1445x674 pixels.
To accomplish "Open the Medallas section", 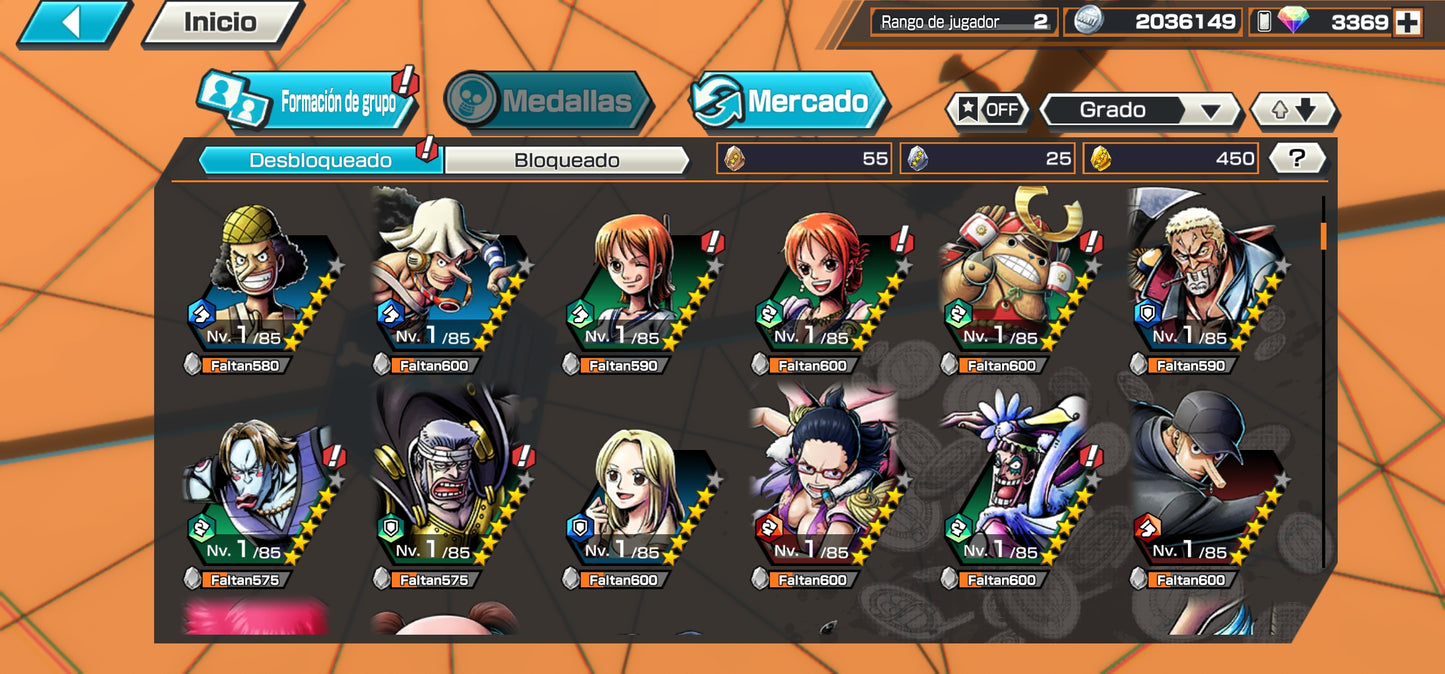I will pyautogui.click(x=546, y=101).
